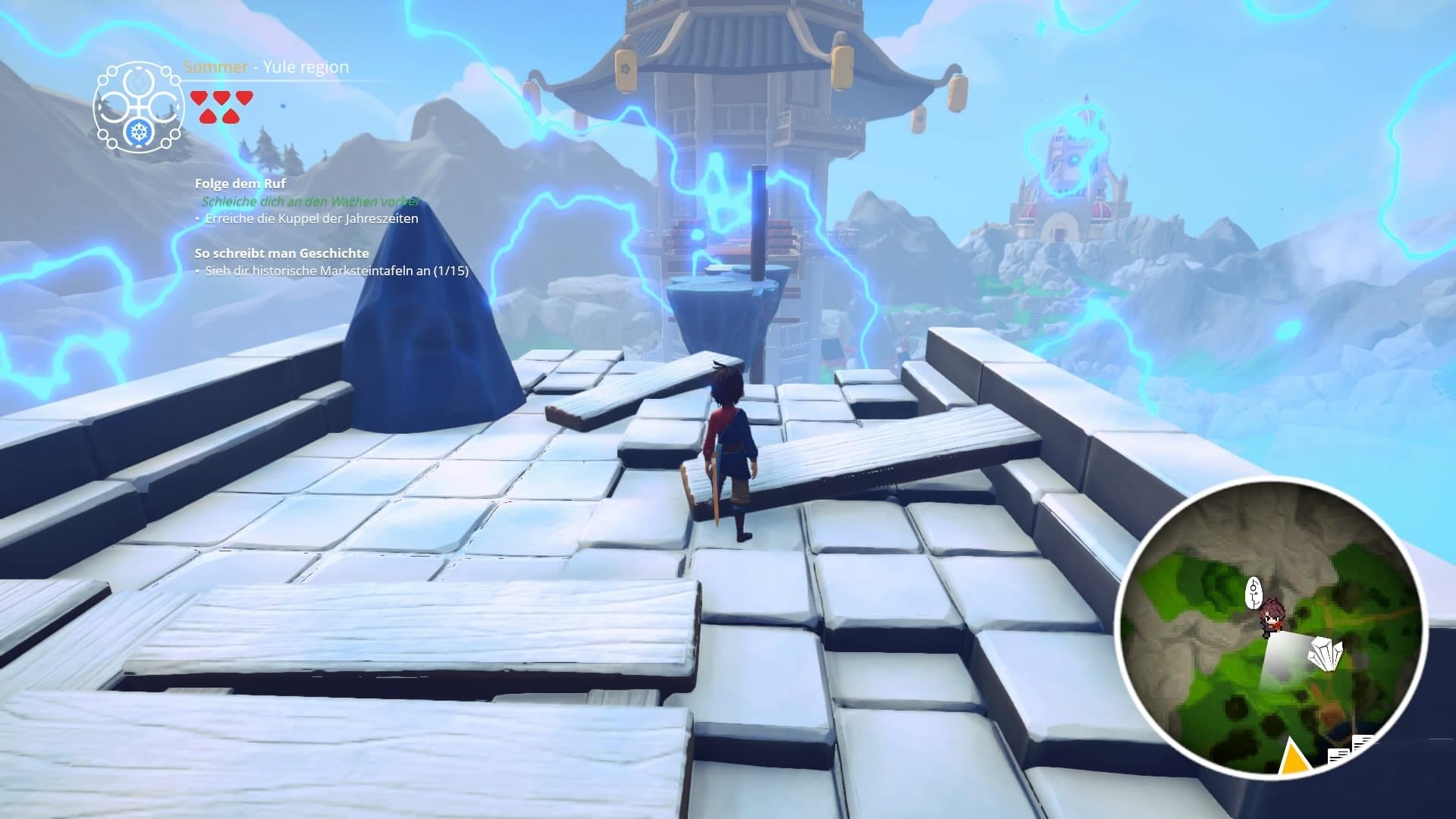Screen dimensions: 1456x819
Task: Select the 'So schreibt man Geschichte' quest
Action: coord(281,253)
